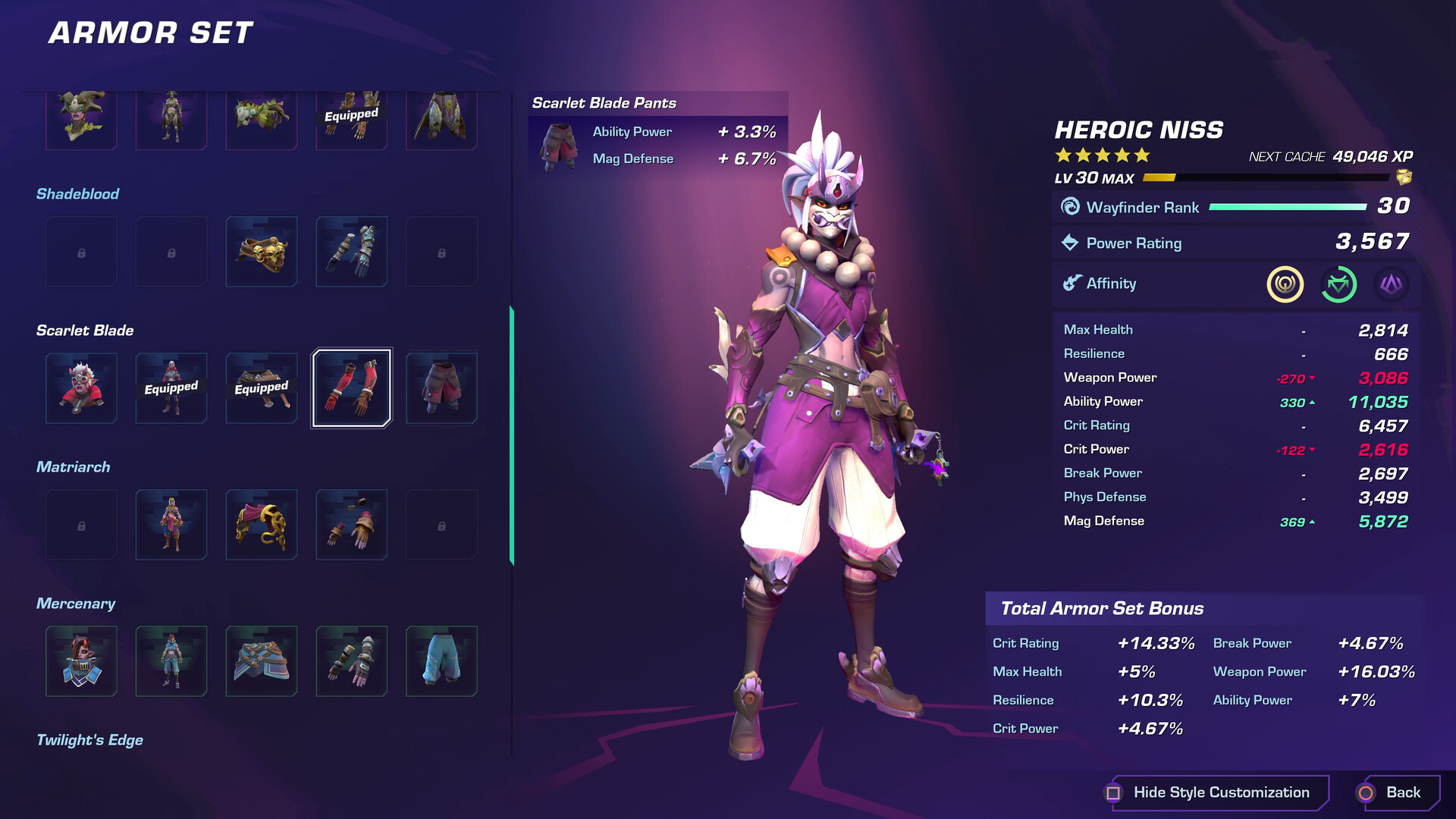Select the Mercenary category header

76,603
